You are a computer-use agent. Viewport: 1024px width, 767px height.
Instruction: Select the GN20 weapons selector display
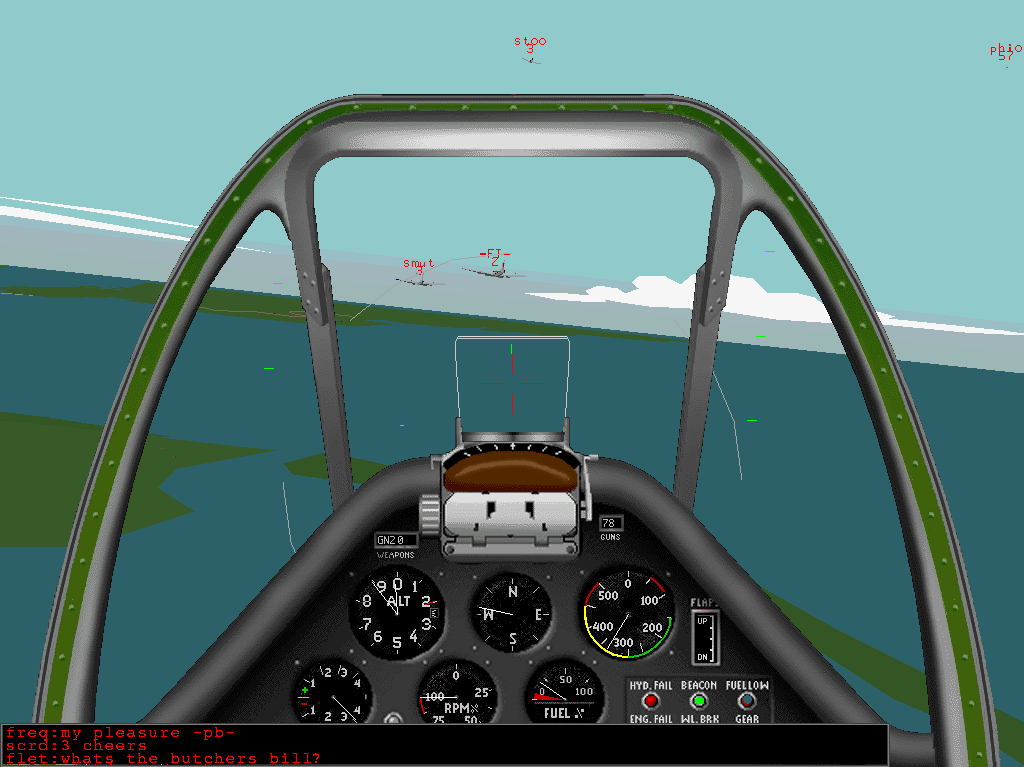[396, 540]
